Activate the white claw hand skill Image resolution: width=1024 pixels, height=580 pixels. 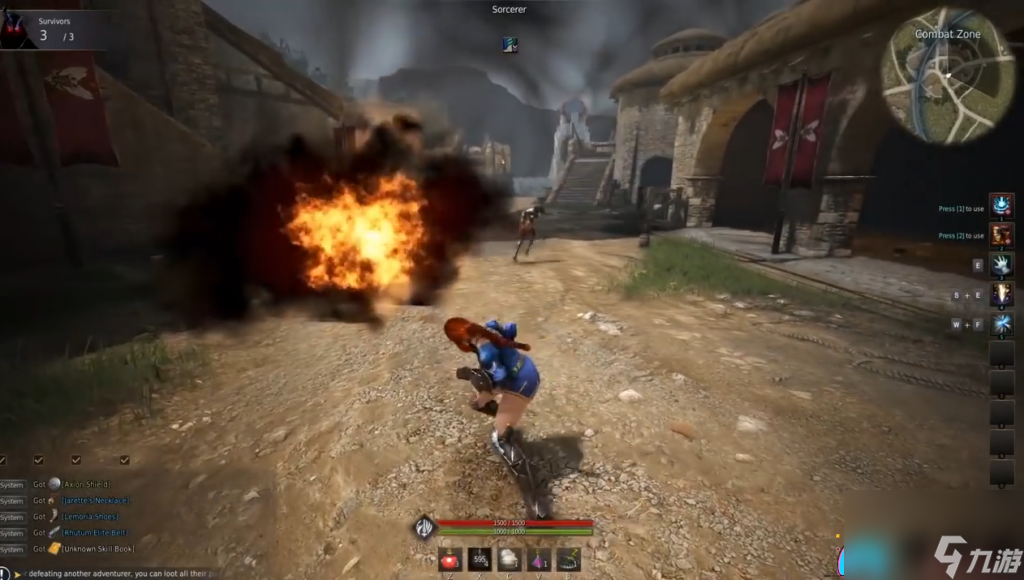[1001, 265]
